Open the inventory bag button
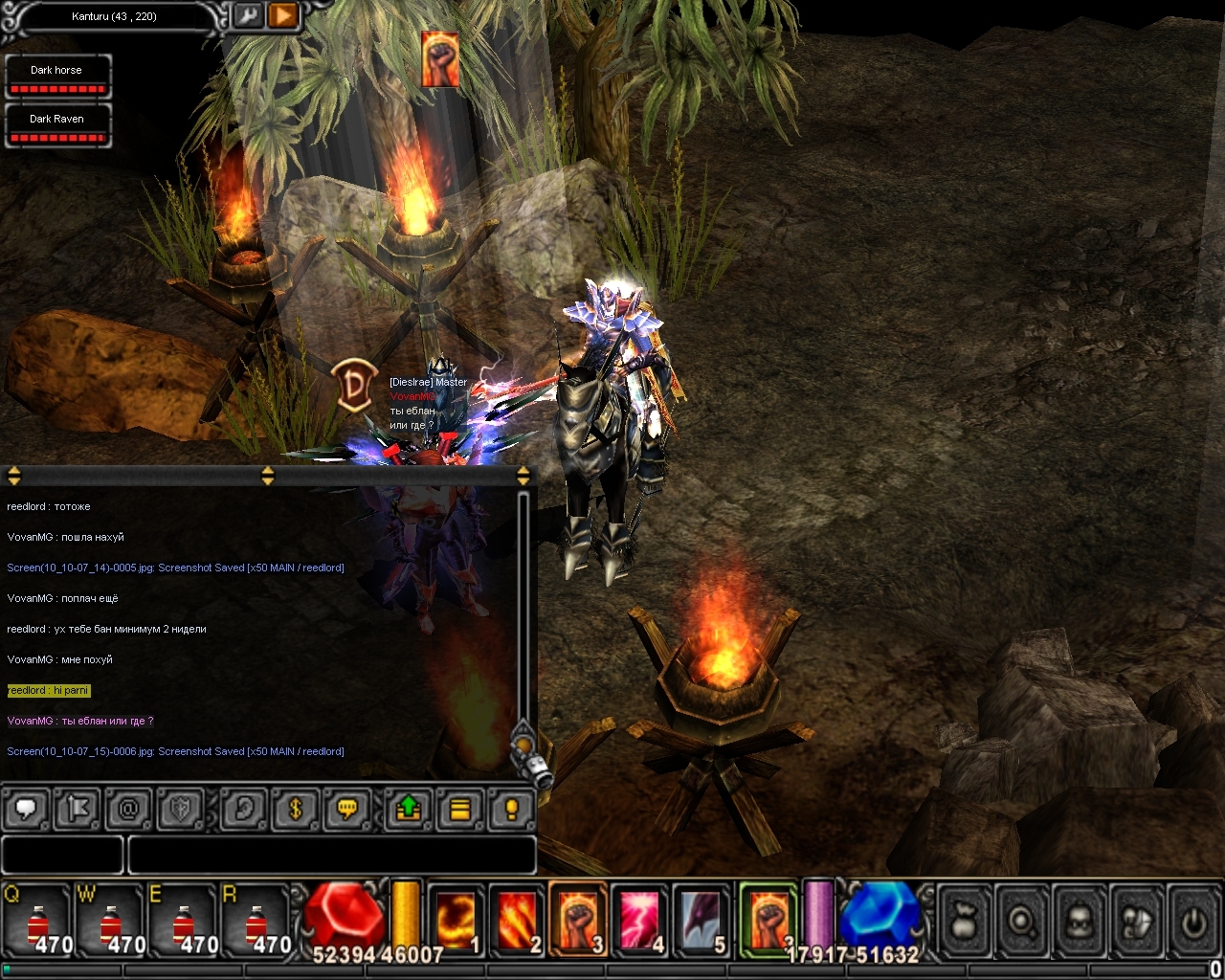The height and width of the screenshot is (980, 1225). point(965,923)
